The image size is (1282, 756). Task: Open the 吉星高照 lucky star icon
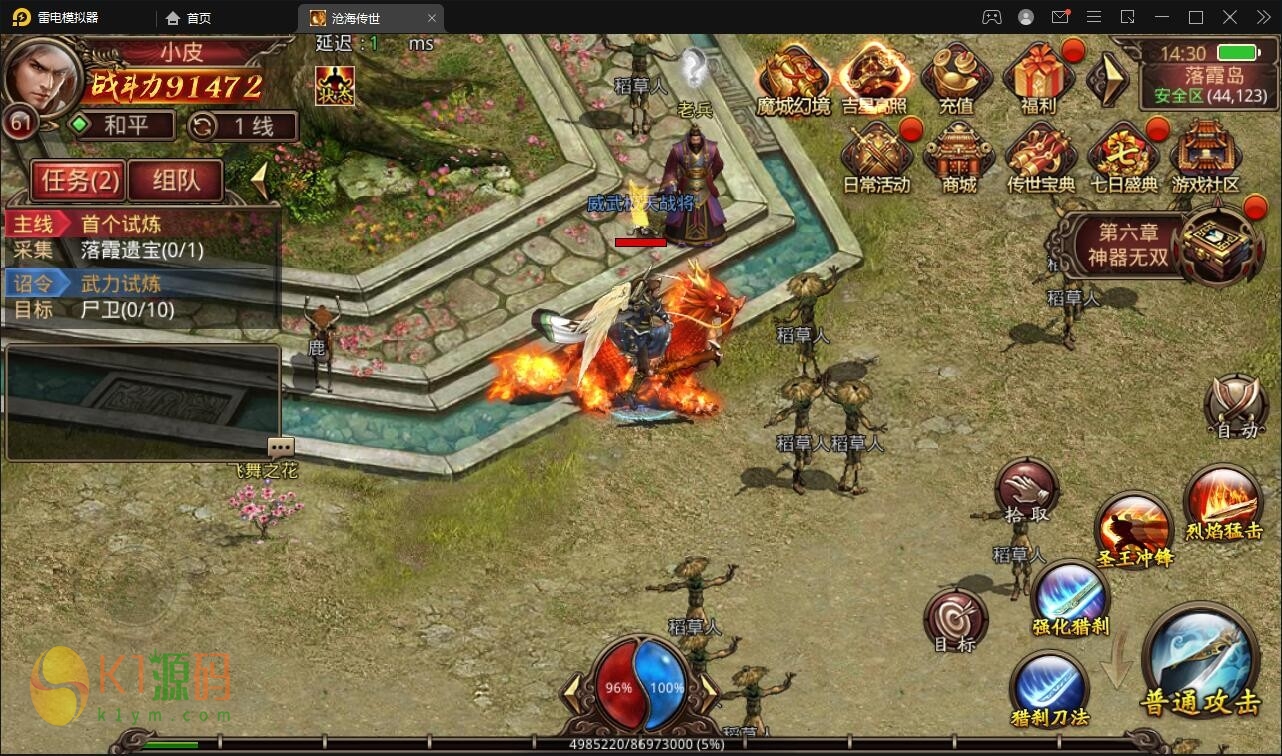873,77
